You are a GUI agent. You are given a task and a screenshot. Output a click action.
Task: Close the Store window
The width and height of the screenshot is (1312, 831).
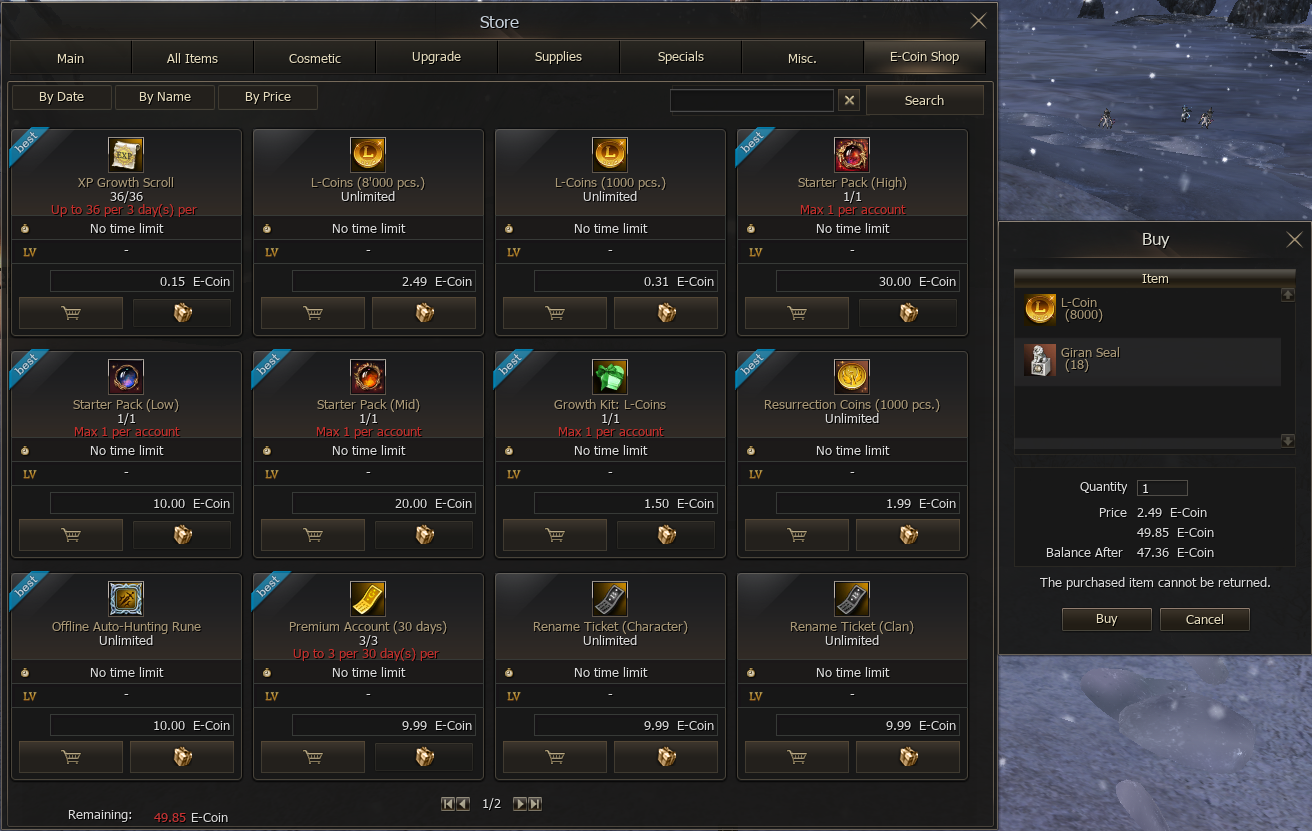tap(978, 21)
